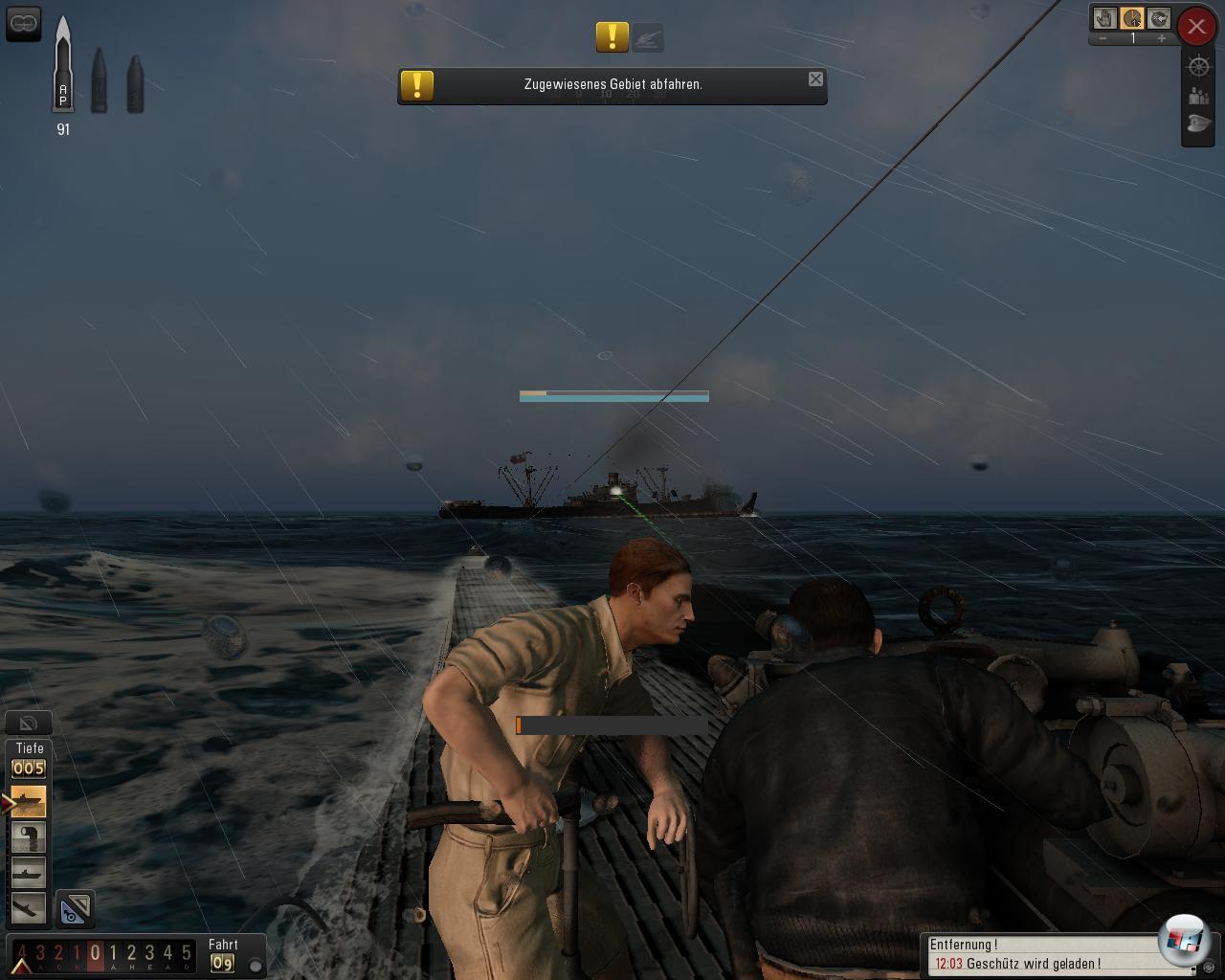This screenshot has width=1225, height=980.
Task: Open the ship's wheel navigation station
Action: click(1198, 66)
